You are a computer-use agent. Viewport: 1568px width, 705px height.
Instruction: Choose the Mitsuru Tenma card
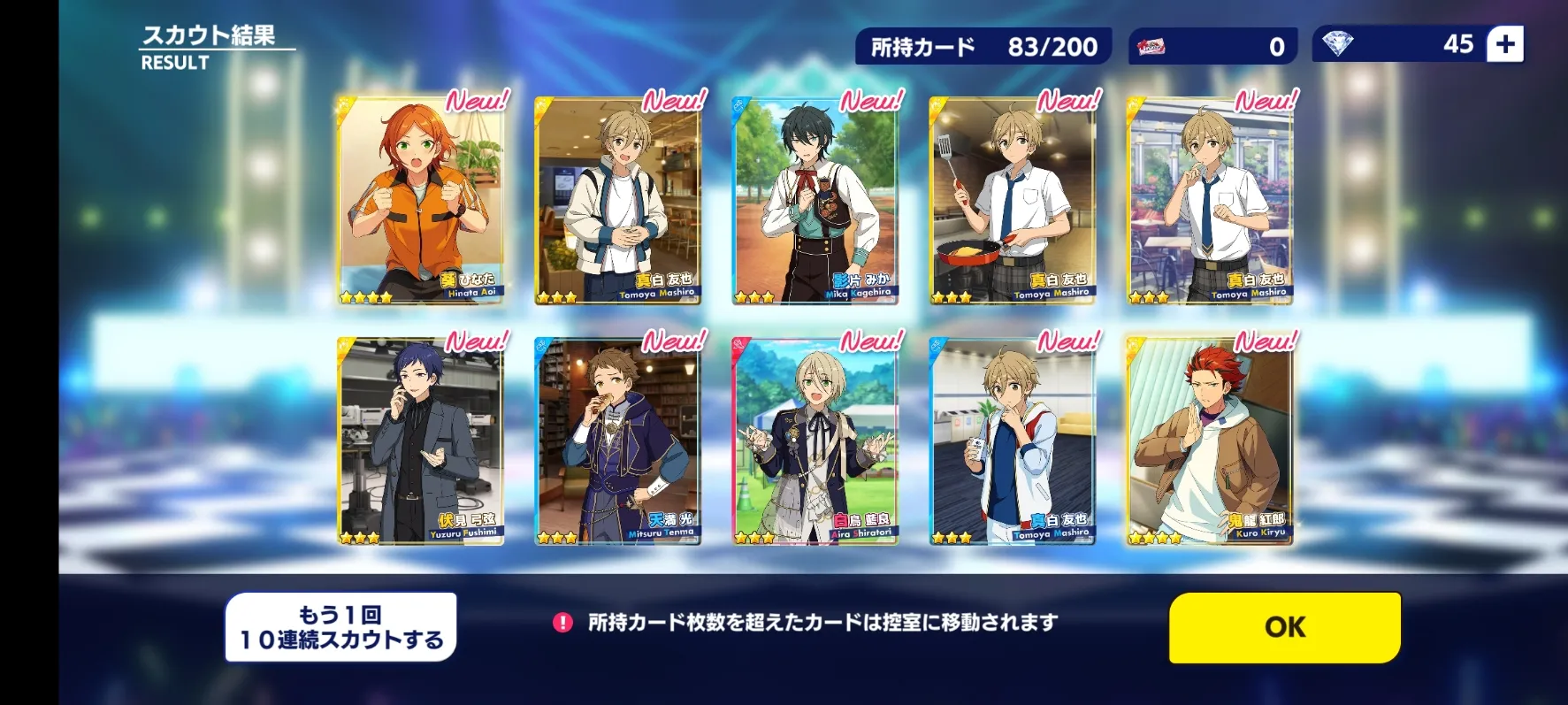pyautogui.click(x=618, y=441)
